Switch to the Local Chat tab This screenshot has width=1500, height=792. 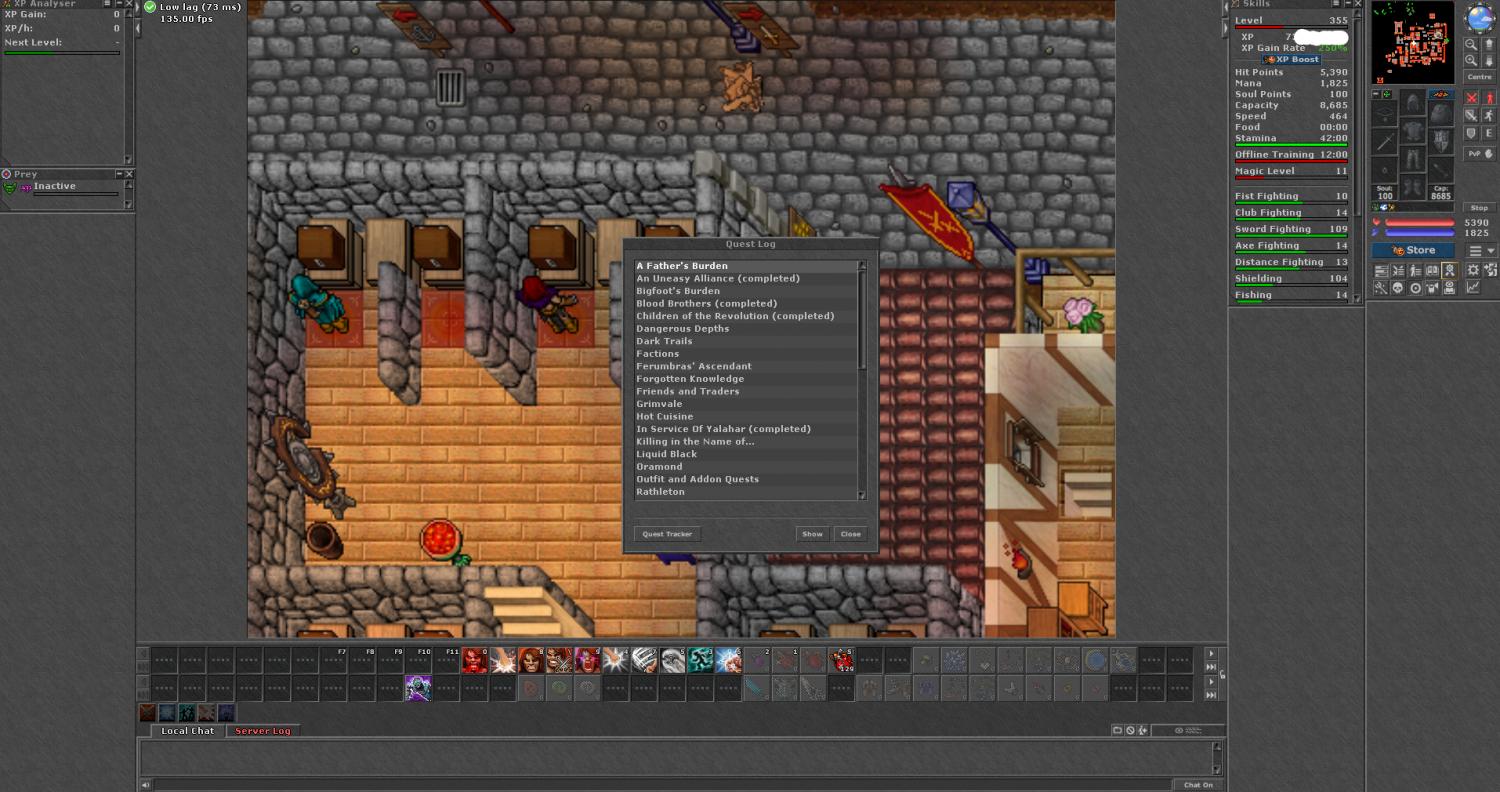pos(188,731)
